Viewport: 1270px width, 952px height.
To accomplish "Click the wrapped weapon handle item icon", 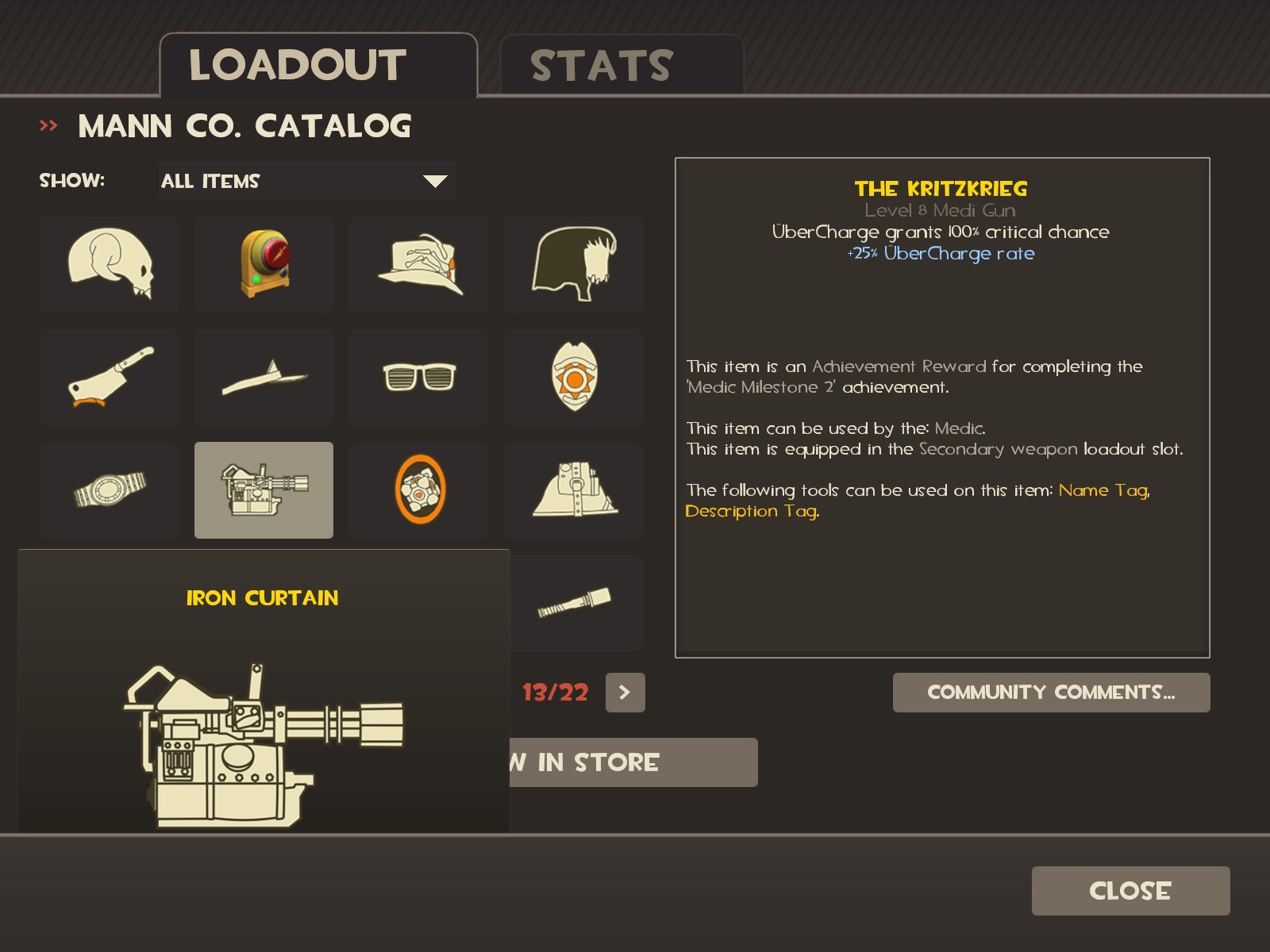I will coord(573,601).
